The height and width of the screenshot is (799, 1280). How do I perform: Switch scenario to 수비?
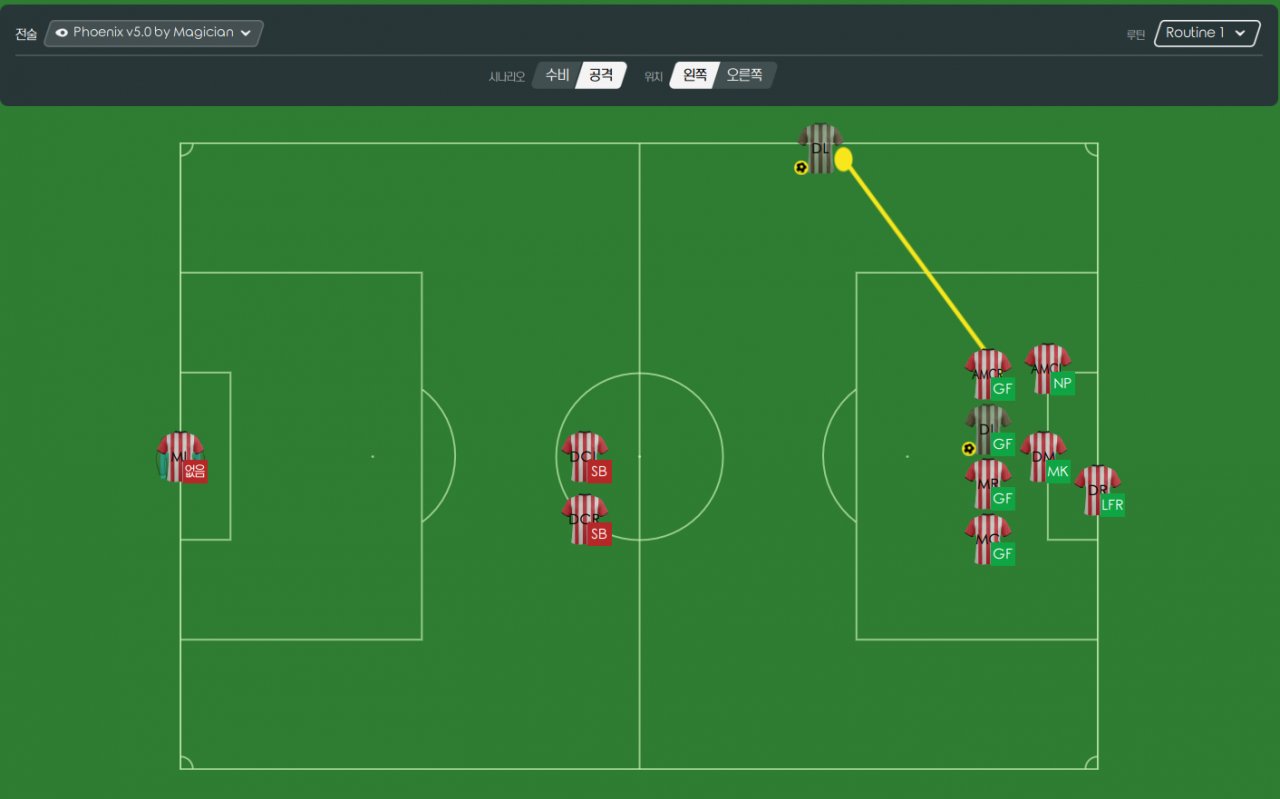click(x=556, y=75)
